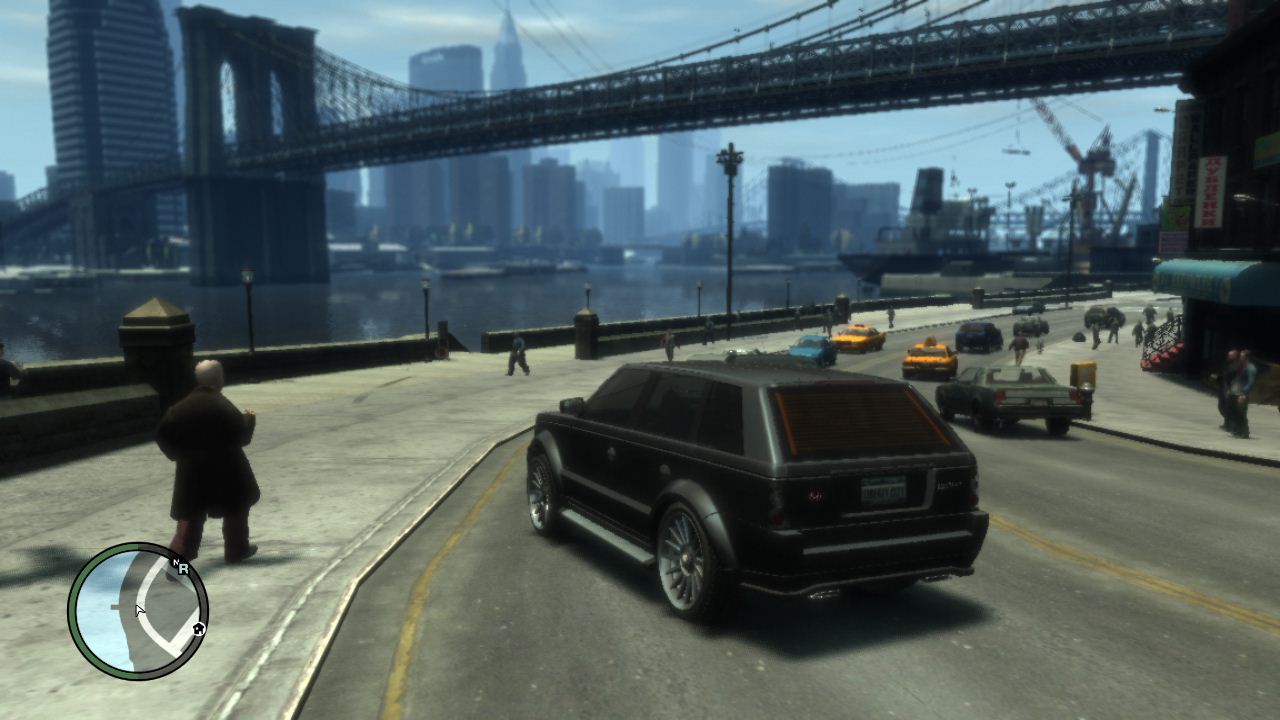Click the player arrow on the minimap

[140, 609]
